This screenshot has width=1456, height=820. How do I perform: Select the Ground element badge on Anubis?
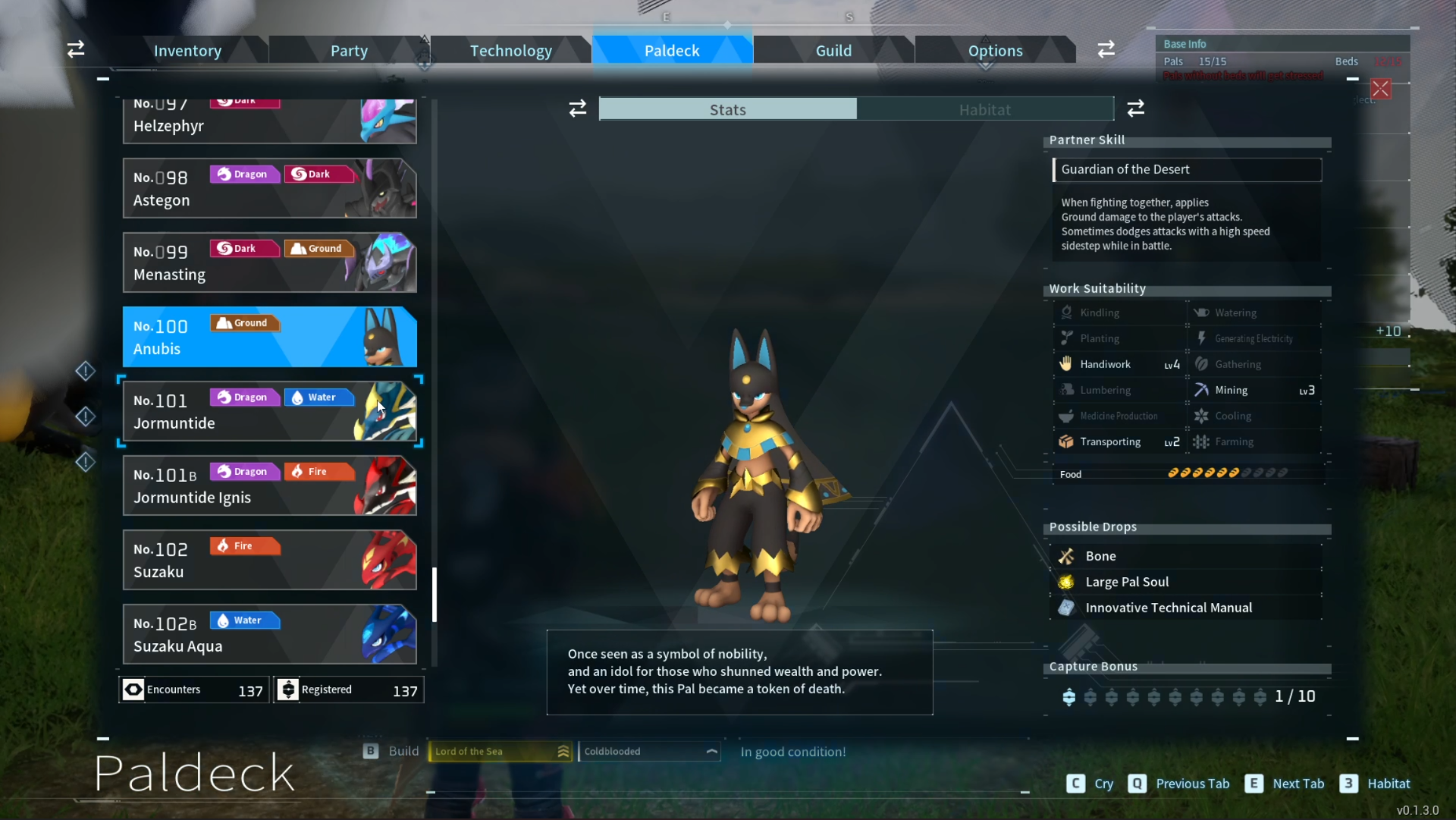pyautogui.click(x=244, y=322)
